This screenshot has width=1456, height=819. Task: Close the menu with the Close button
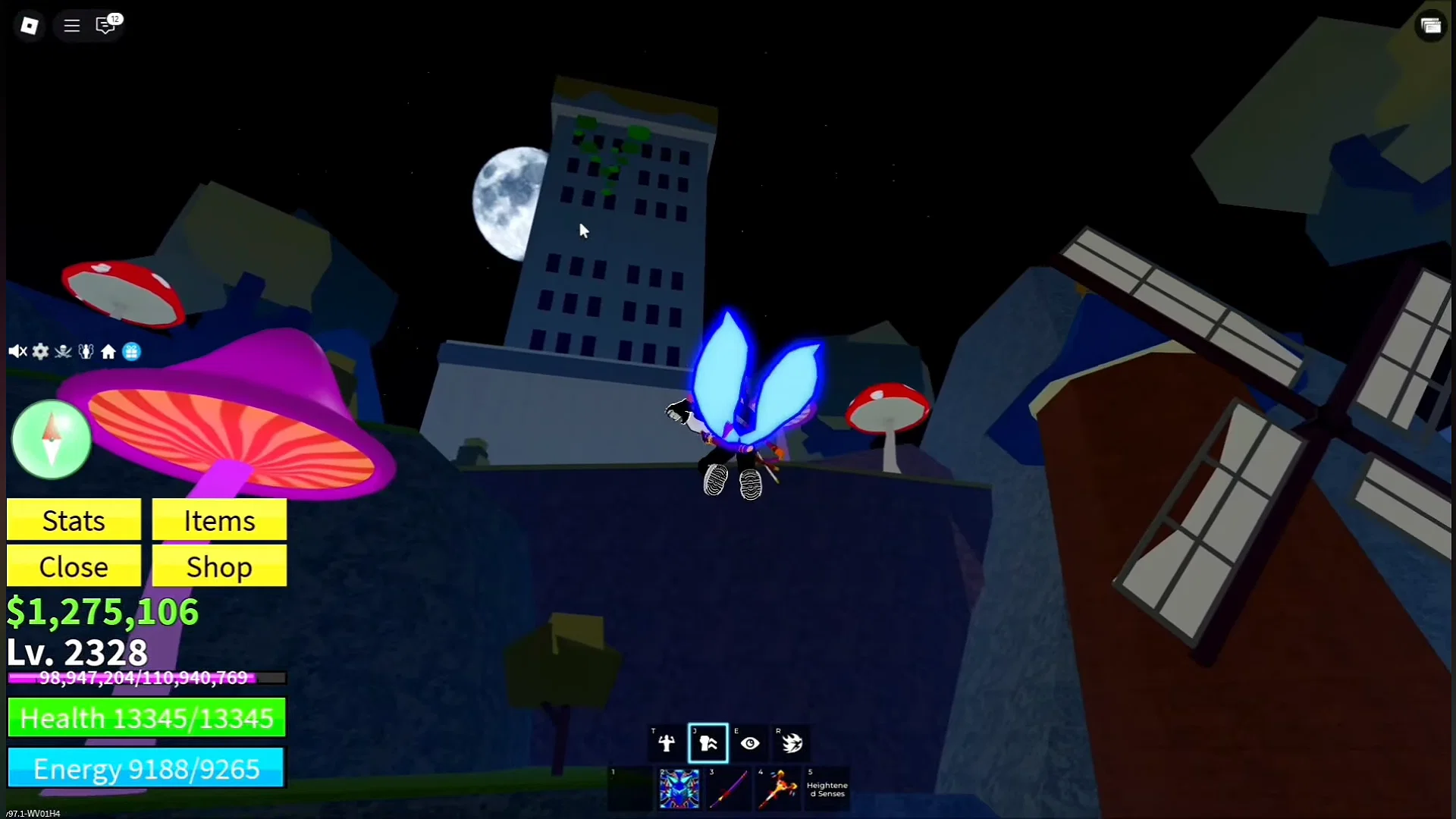[74, 566]
